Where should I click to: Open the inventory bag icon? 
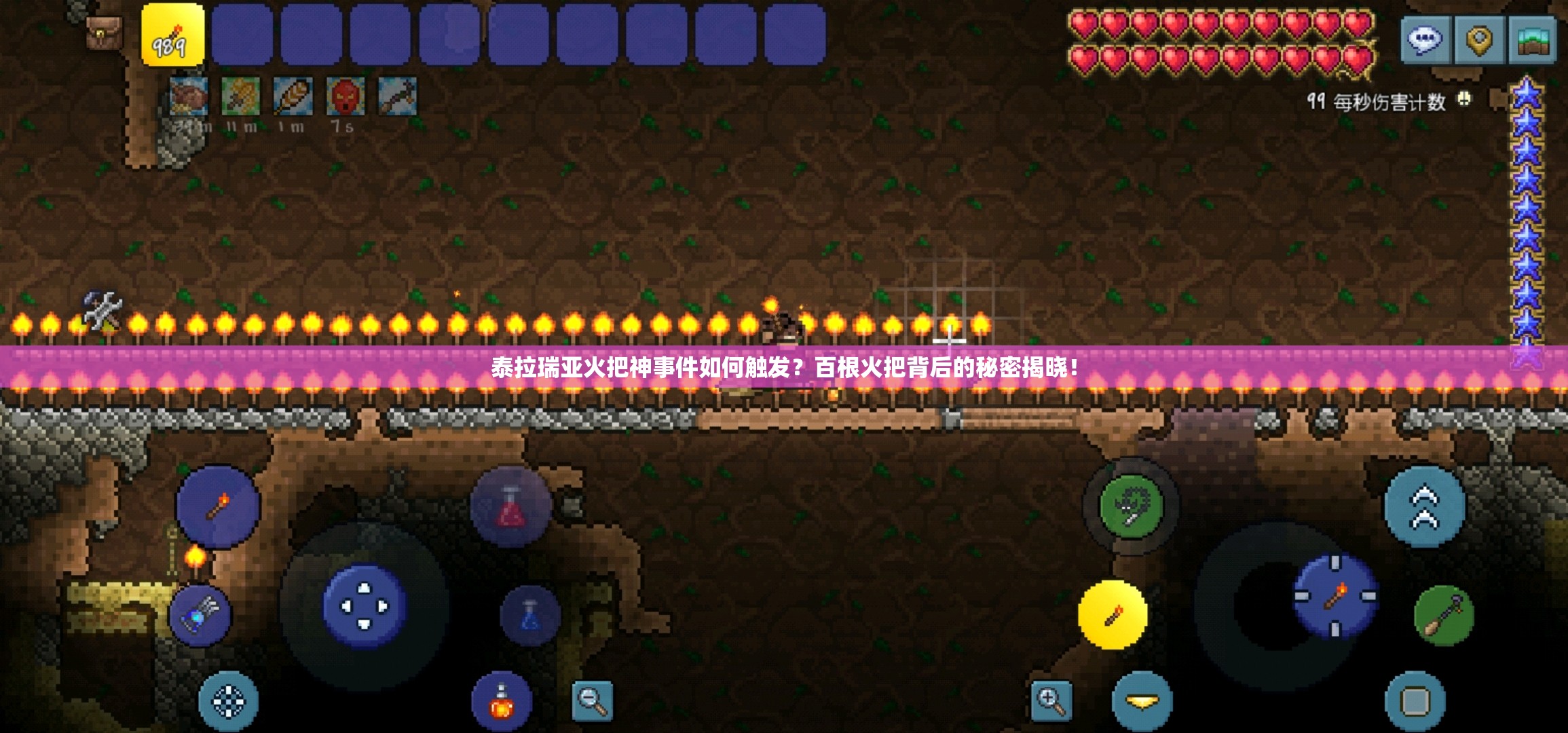(104, 32)
